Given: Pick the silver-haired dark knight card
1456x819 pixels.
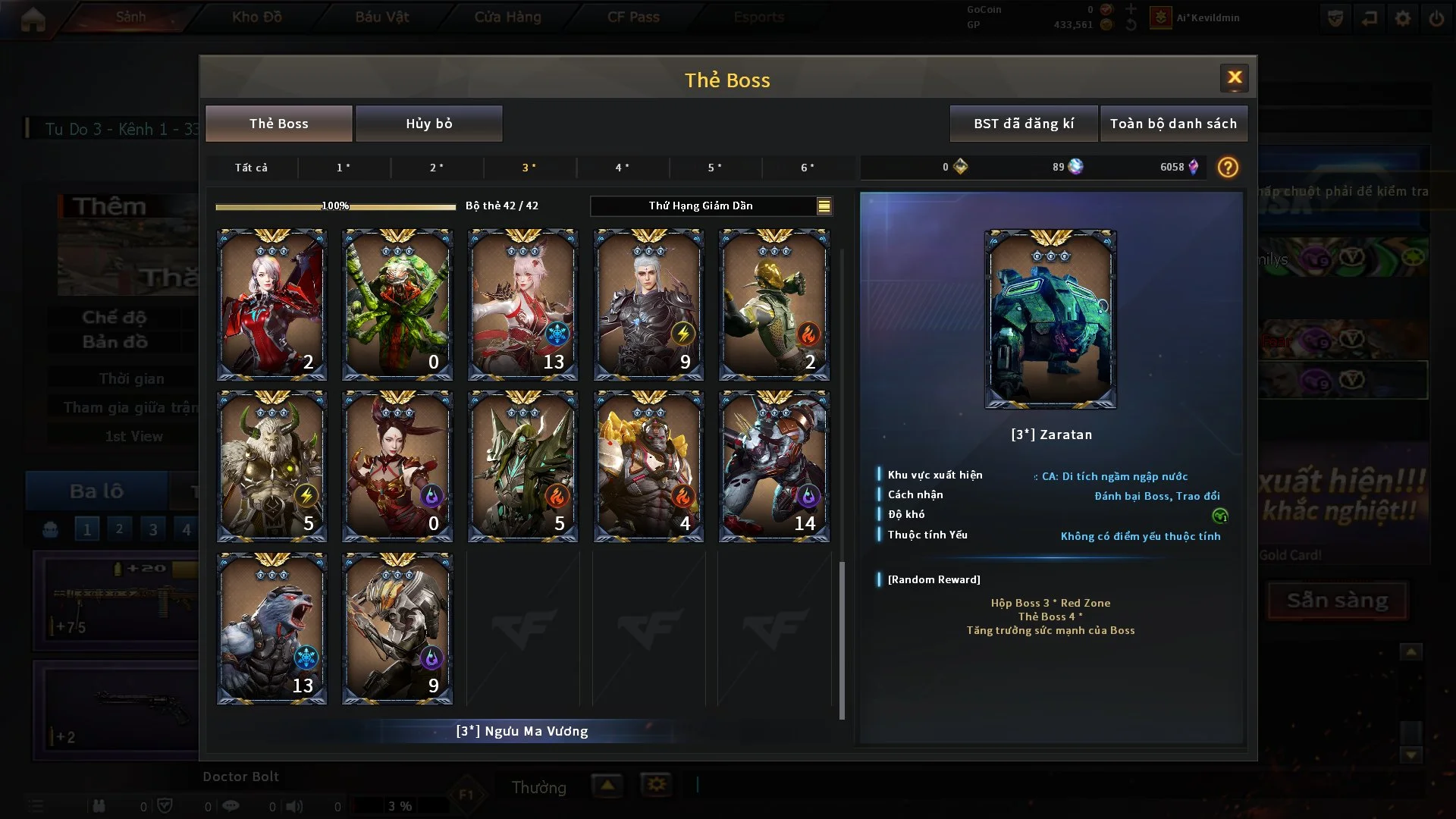Looking at the screenshot, I should pyautogui.click(x=648, y=305).
